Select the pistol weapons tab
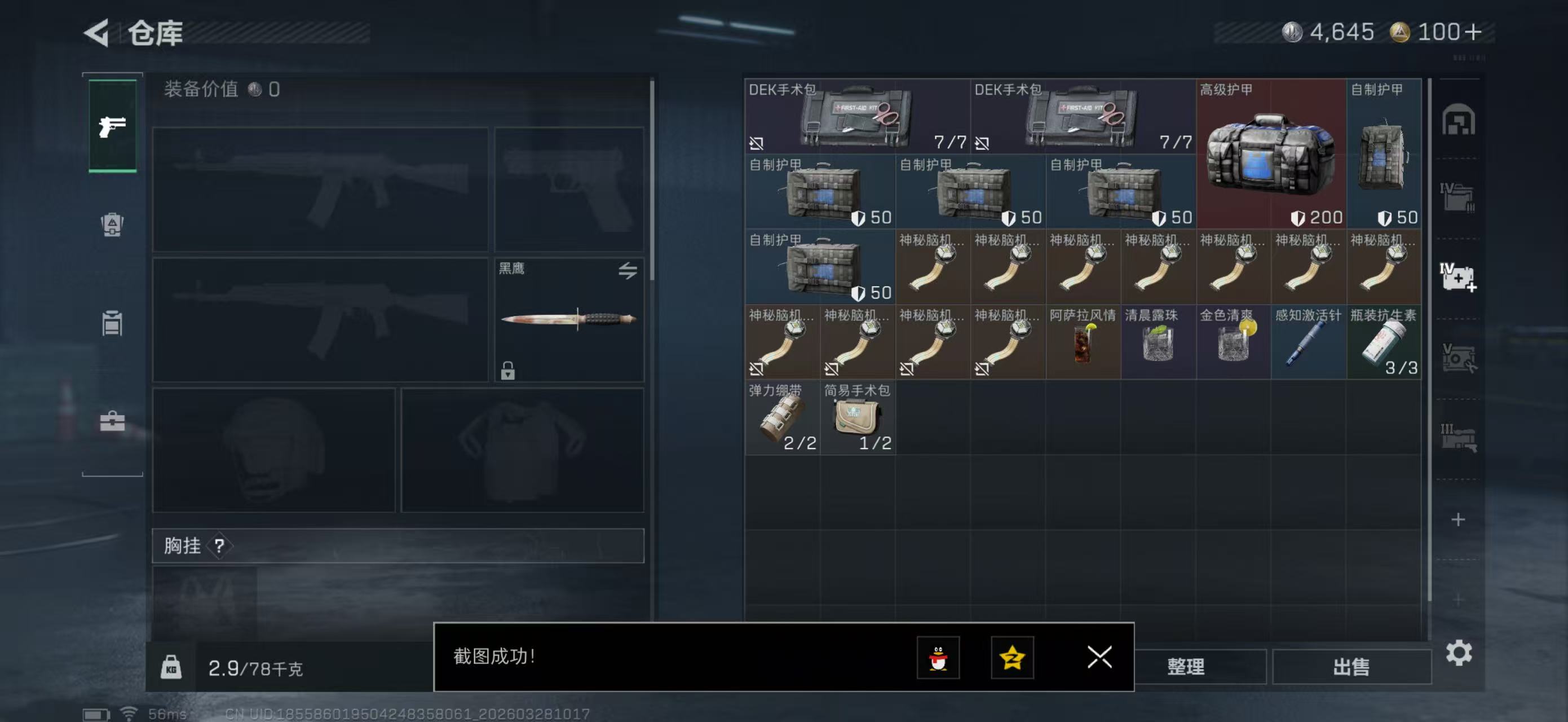 tap(113, 126)
